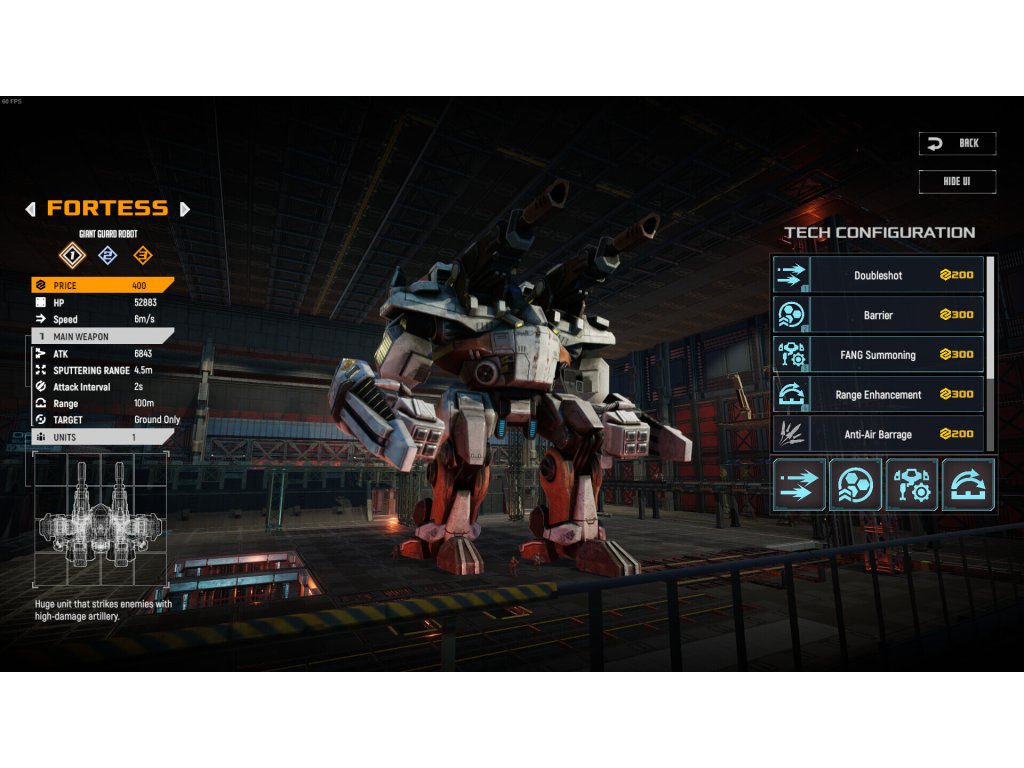Show previous unit with left arrow

tap(30, 209)
